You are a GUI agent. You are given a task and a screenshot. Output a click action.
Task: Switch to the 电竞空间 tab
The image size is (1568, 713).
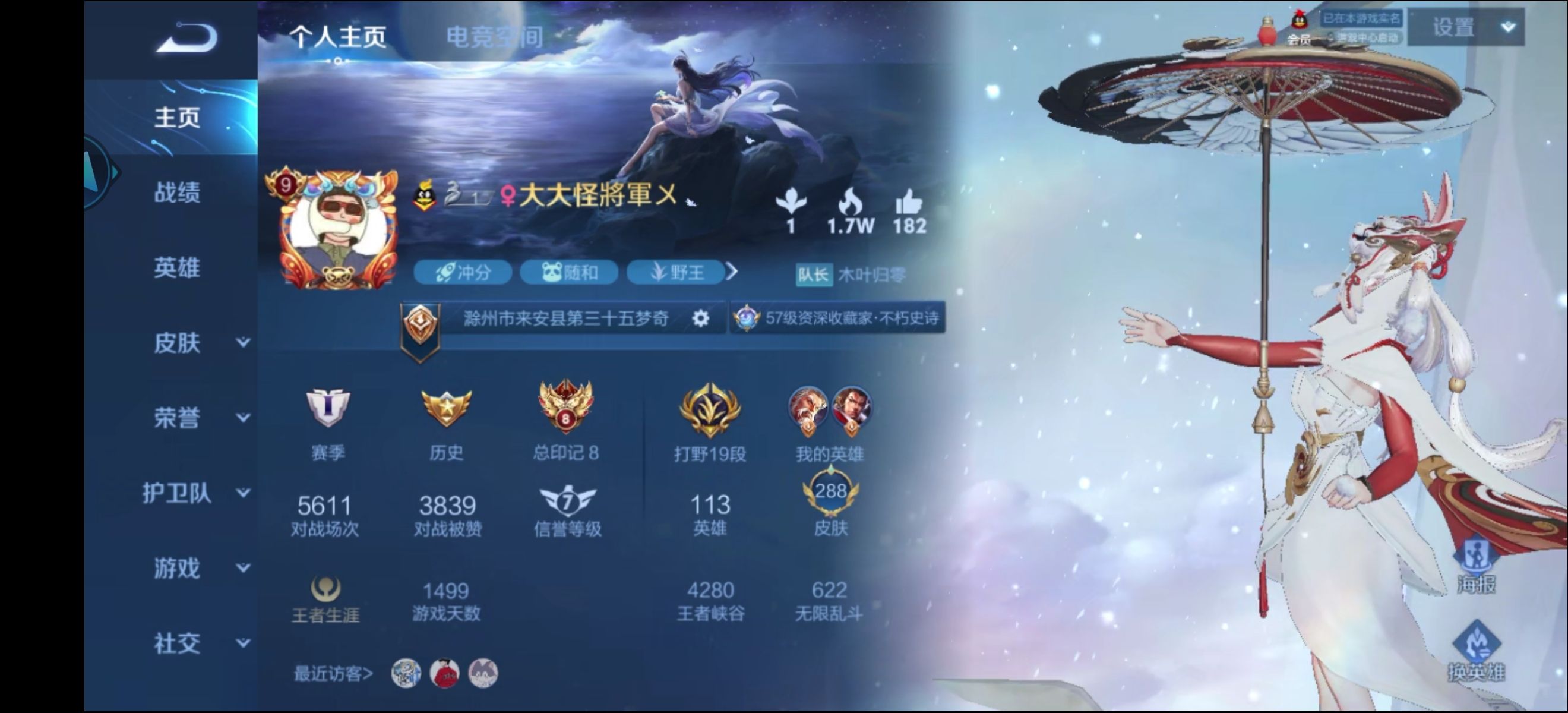pos(496,36)
